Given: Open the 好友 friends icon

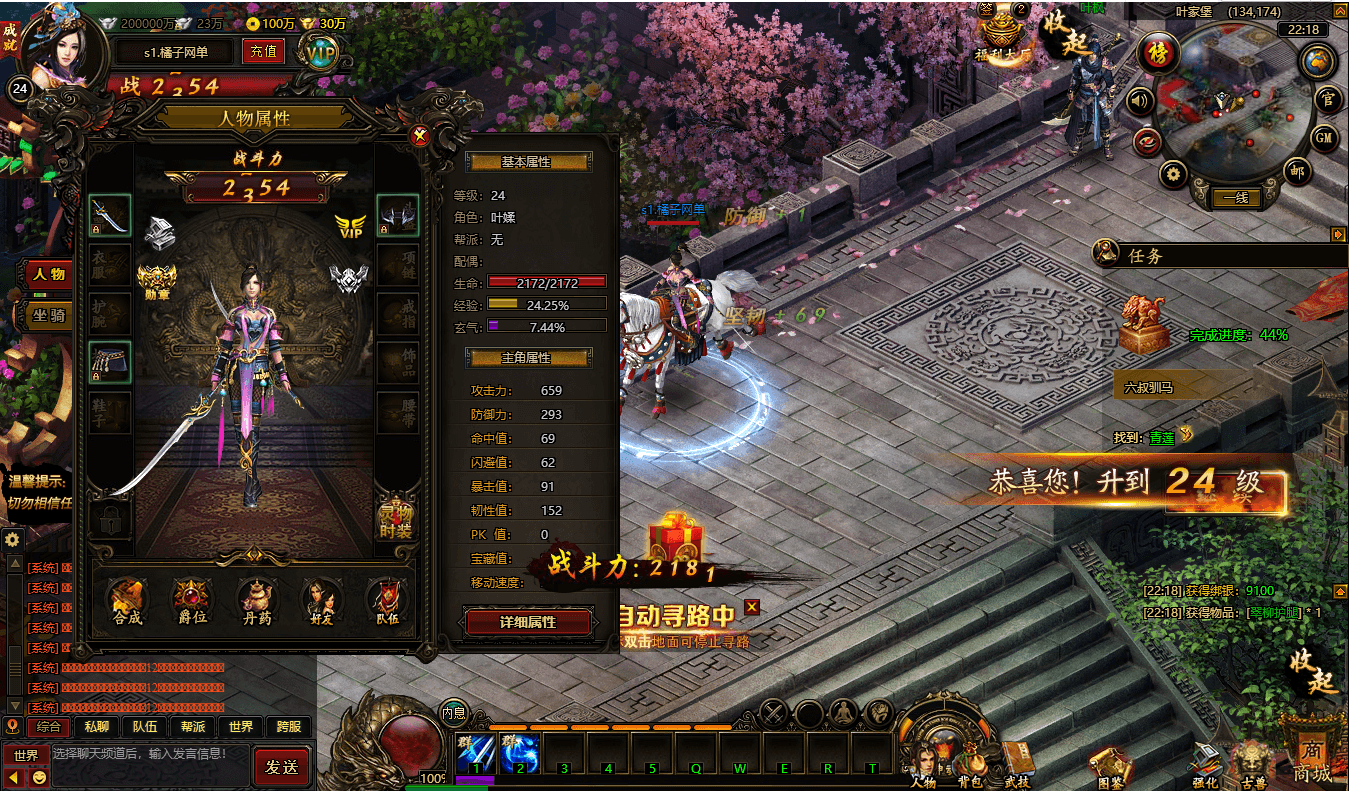Looking at the screenshot, I should (x=320, y=600).
